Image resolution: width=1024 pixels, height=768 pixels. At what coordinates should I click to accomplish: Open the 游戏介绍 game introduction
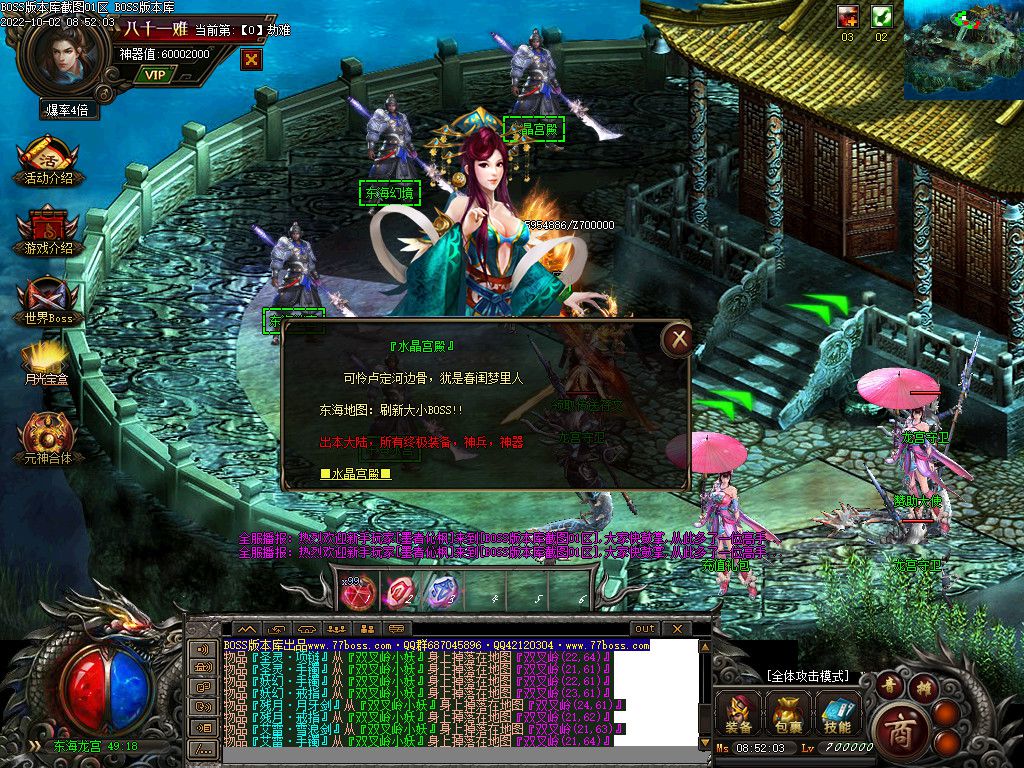click(x=48, y=230)
